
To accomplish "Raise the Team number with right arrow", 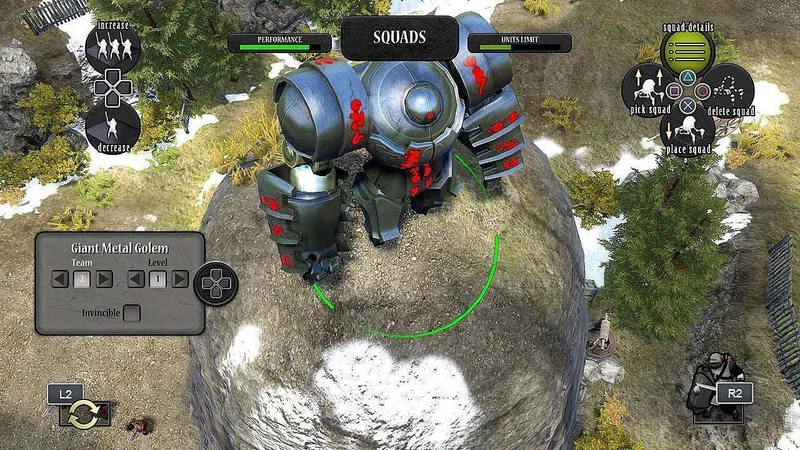I will click(104, 279).
